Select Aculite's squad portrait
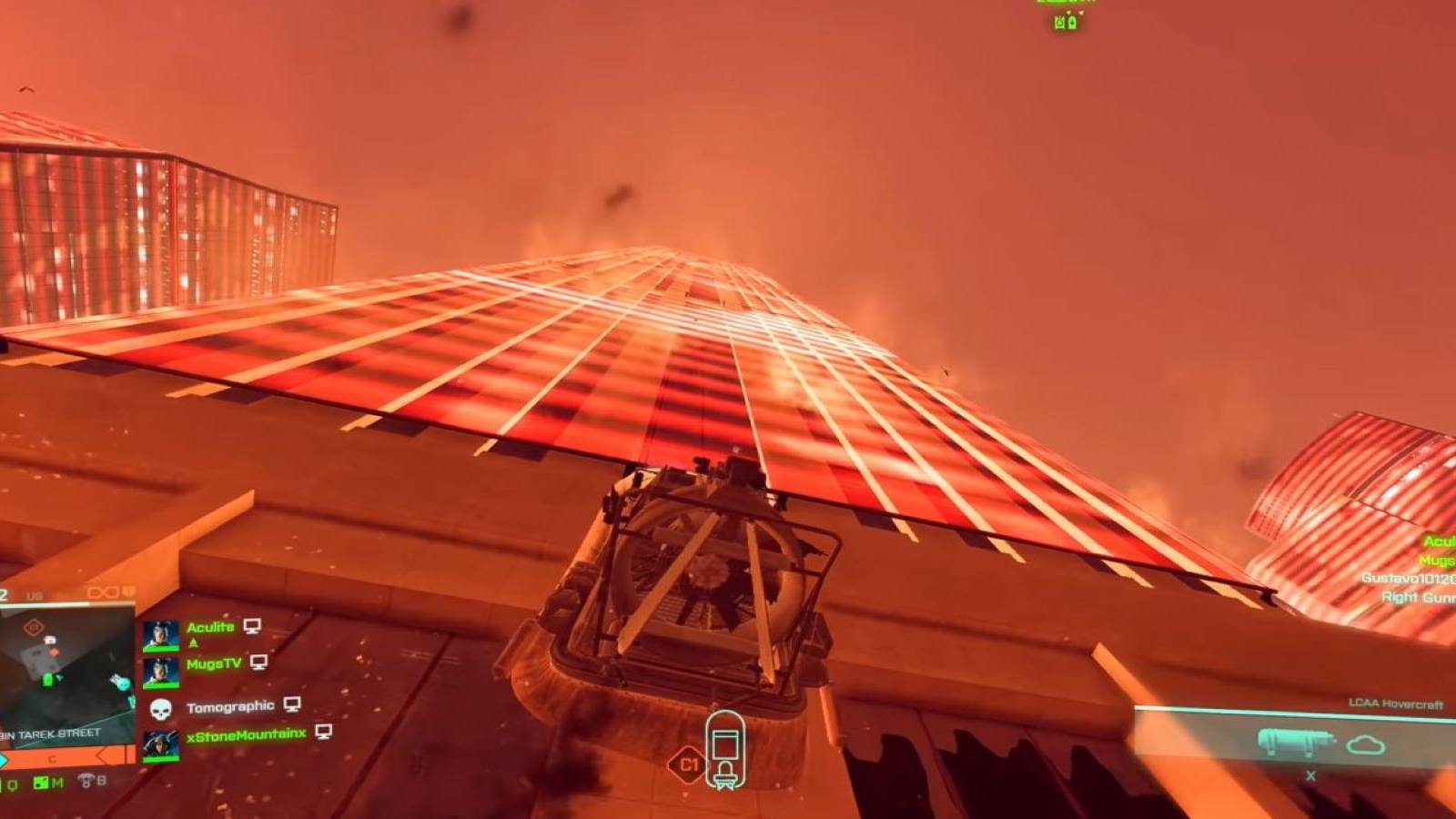 click(x=160, y=632)
